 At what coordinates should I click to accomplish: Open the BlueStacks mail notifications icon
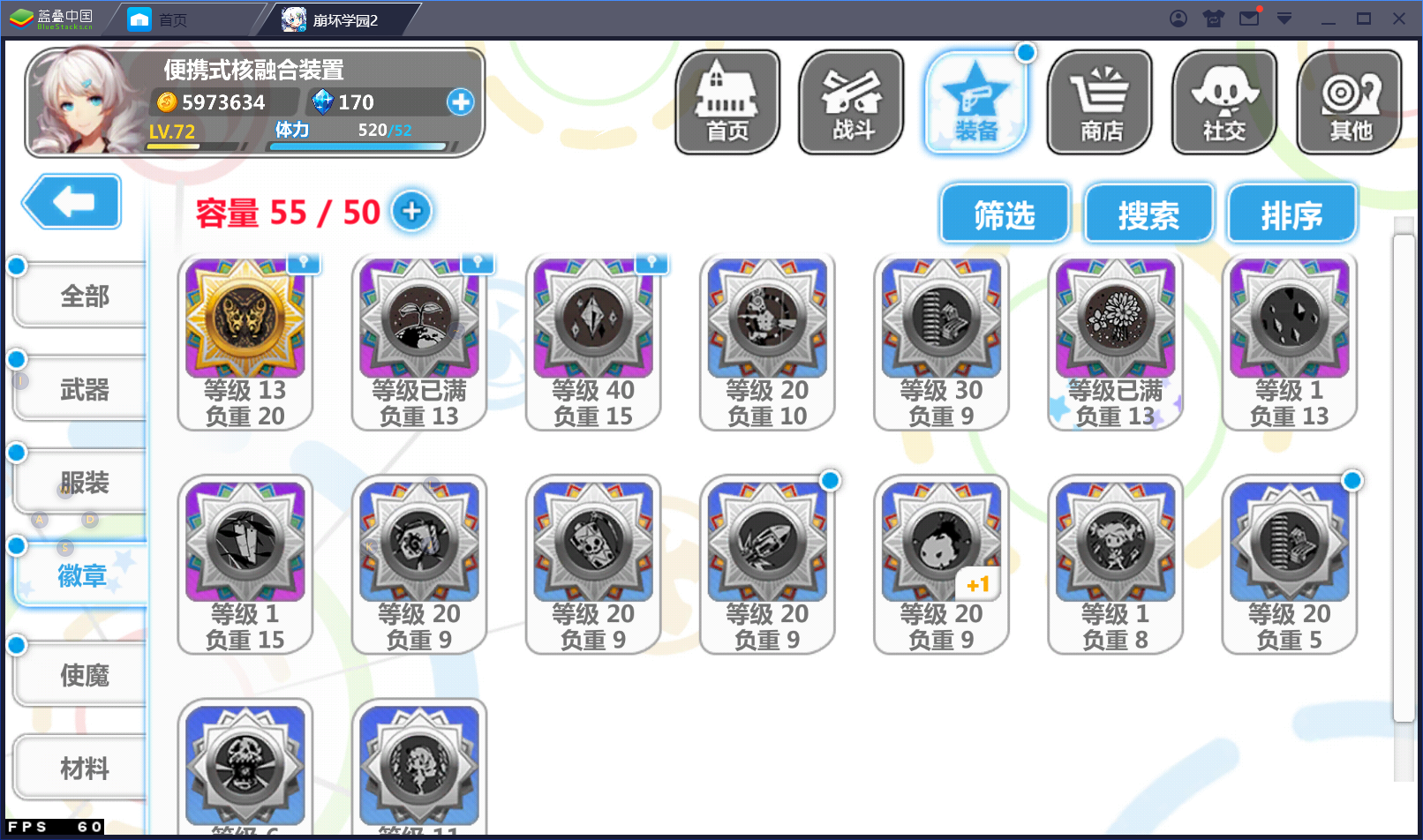point(1248,18)
